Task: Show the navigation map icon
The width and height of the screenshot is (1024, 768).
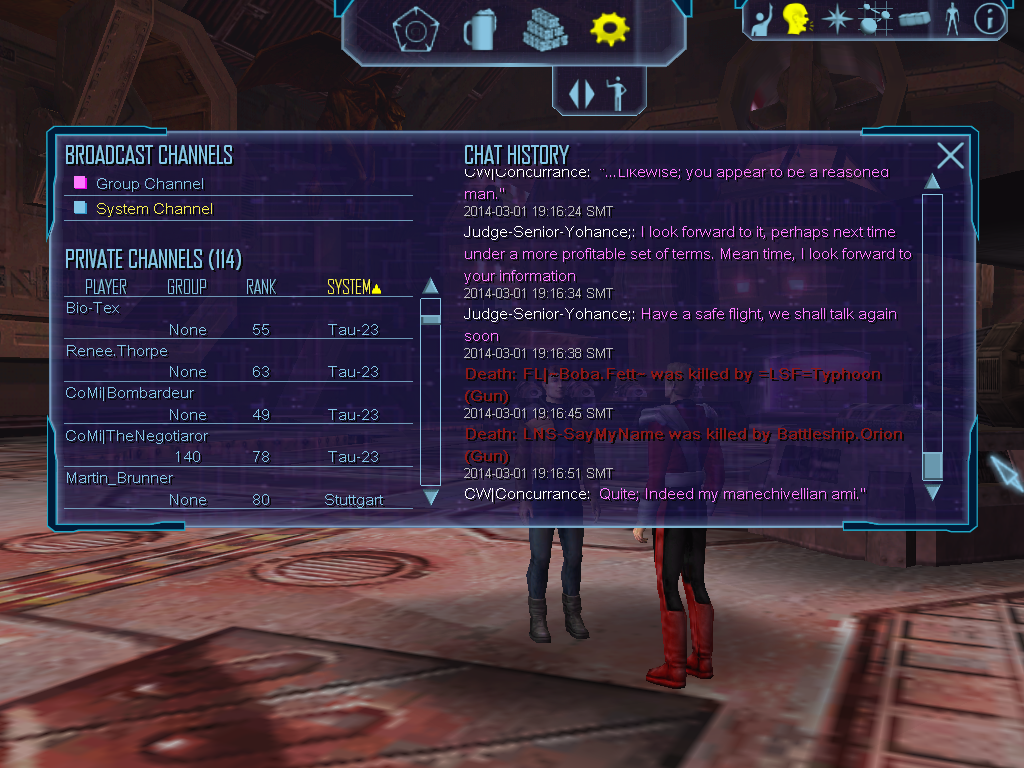Action: (x=875, y=19)
